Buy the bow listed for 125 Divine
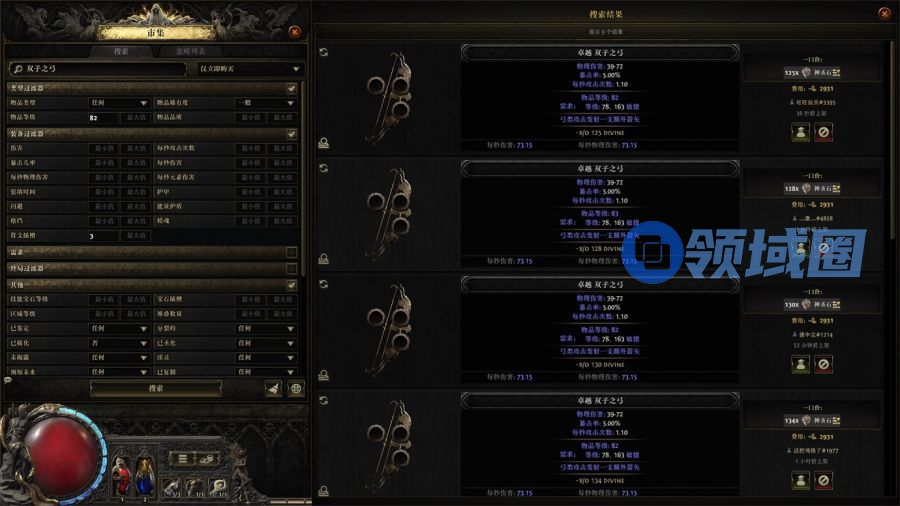Viewport: 900px width, 506px height. coord(801,132)
